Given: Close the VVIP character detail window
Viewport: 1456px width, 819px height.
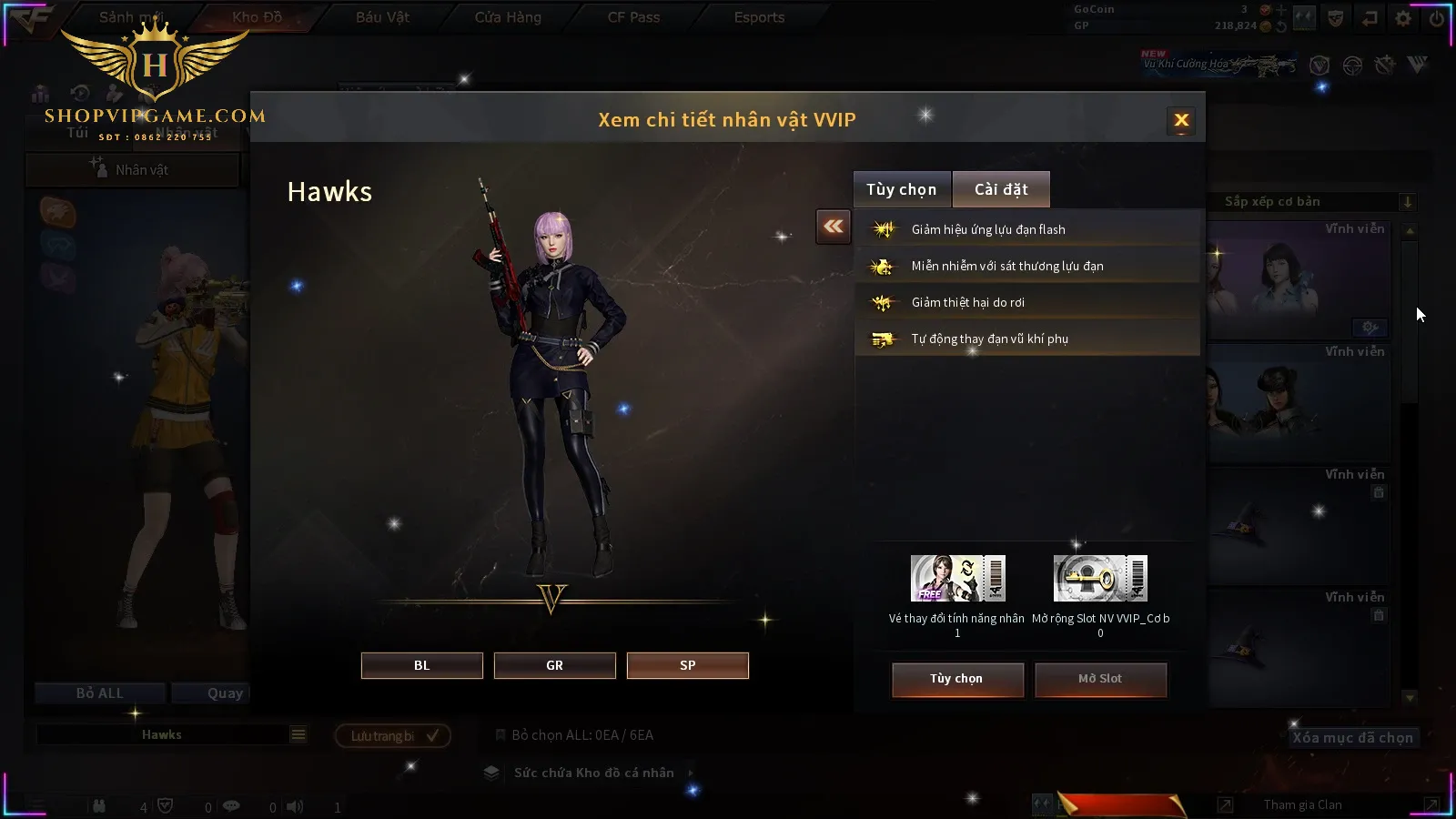Looking at the screenshot, I should point(1181,120).
